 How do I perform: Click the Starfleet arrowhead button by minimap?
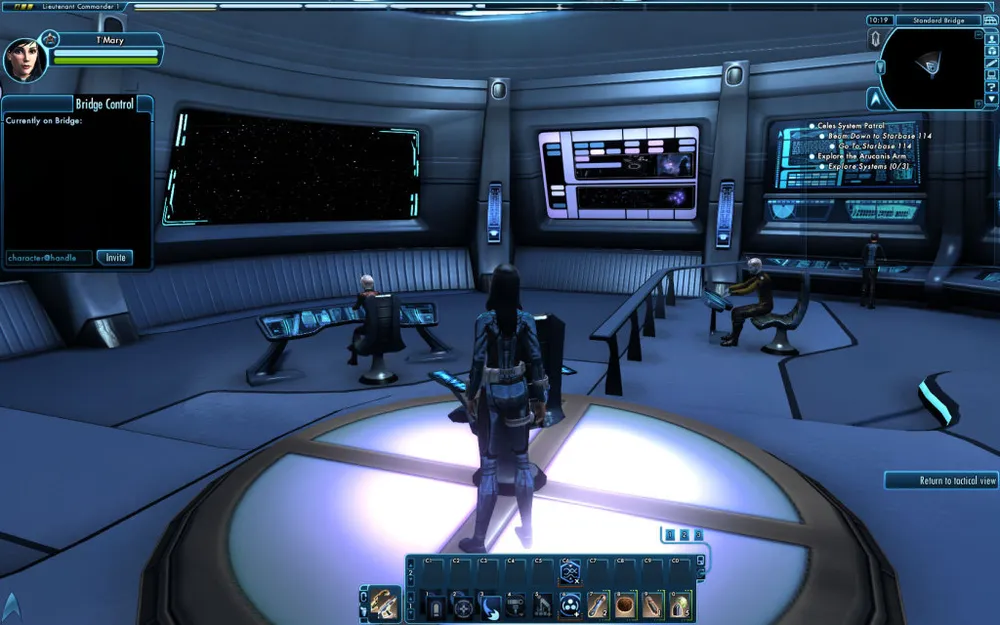click(x=875, y=98)
